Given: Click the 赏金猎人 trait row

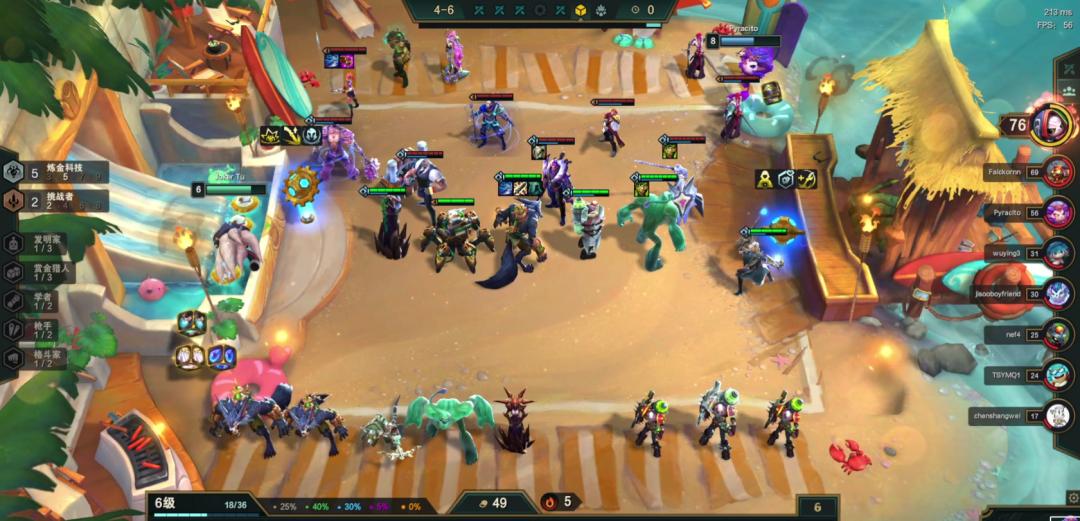Looking at the screenshot, I should (46, 271).
